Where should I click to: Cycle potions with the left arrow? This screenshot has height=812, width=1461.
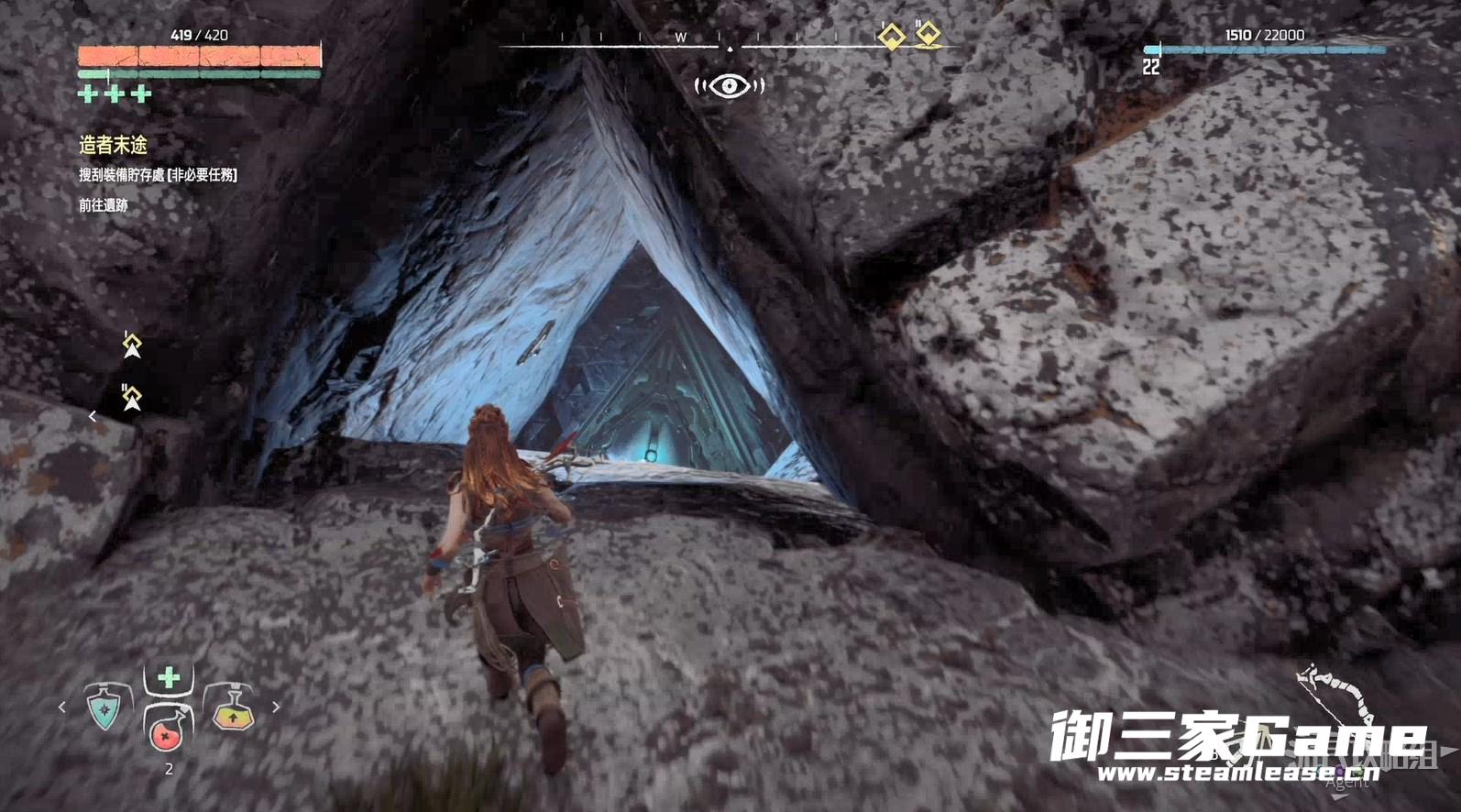pos(62,708)
